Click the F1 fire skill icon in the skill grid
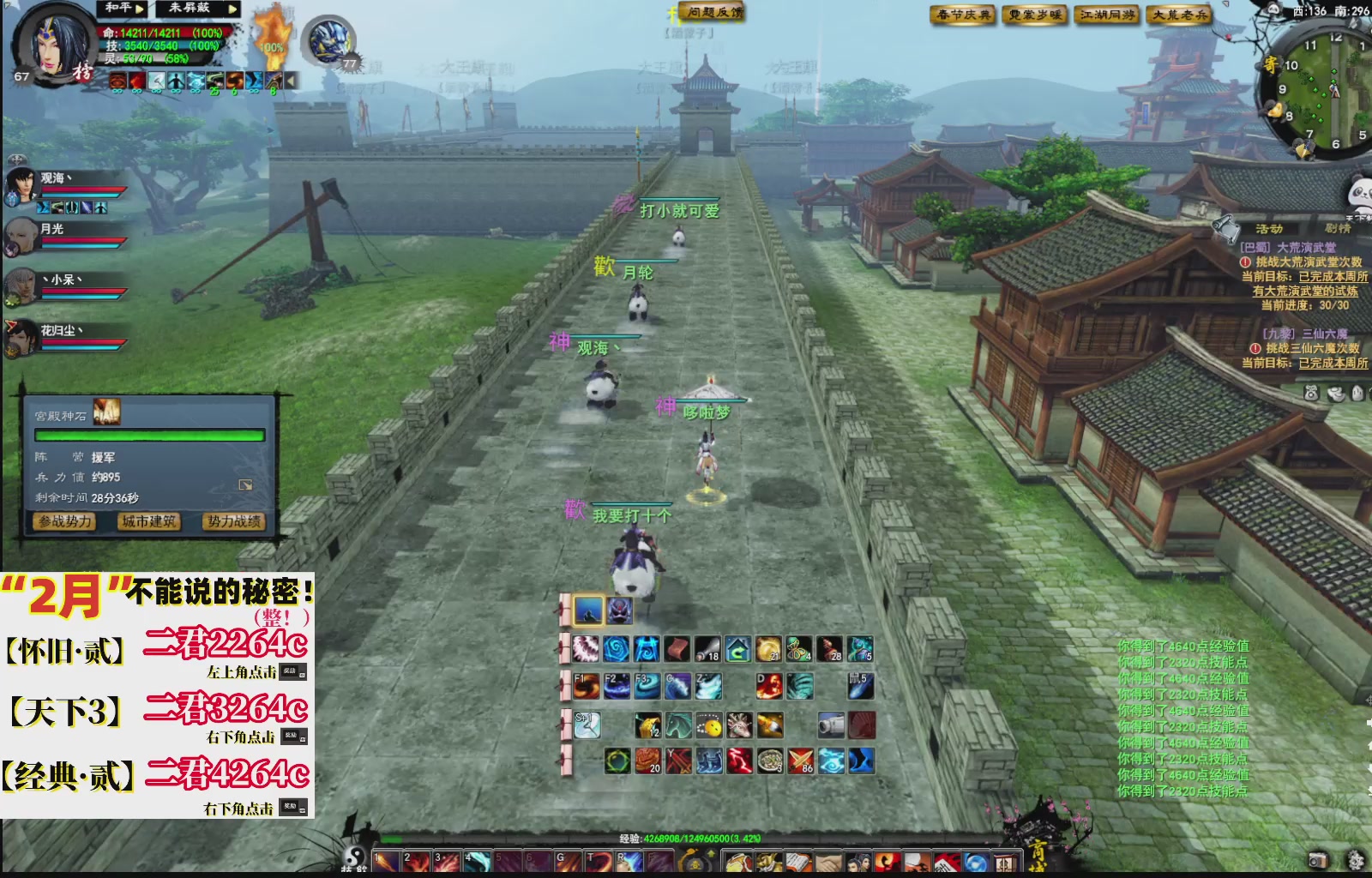Viewport: 1372px width, 878px height. (587, 688)
